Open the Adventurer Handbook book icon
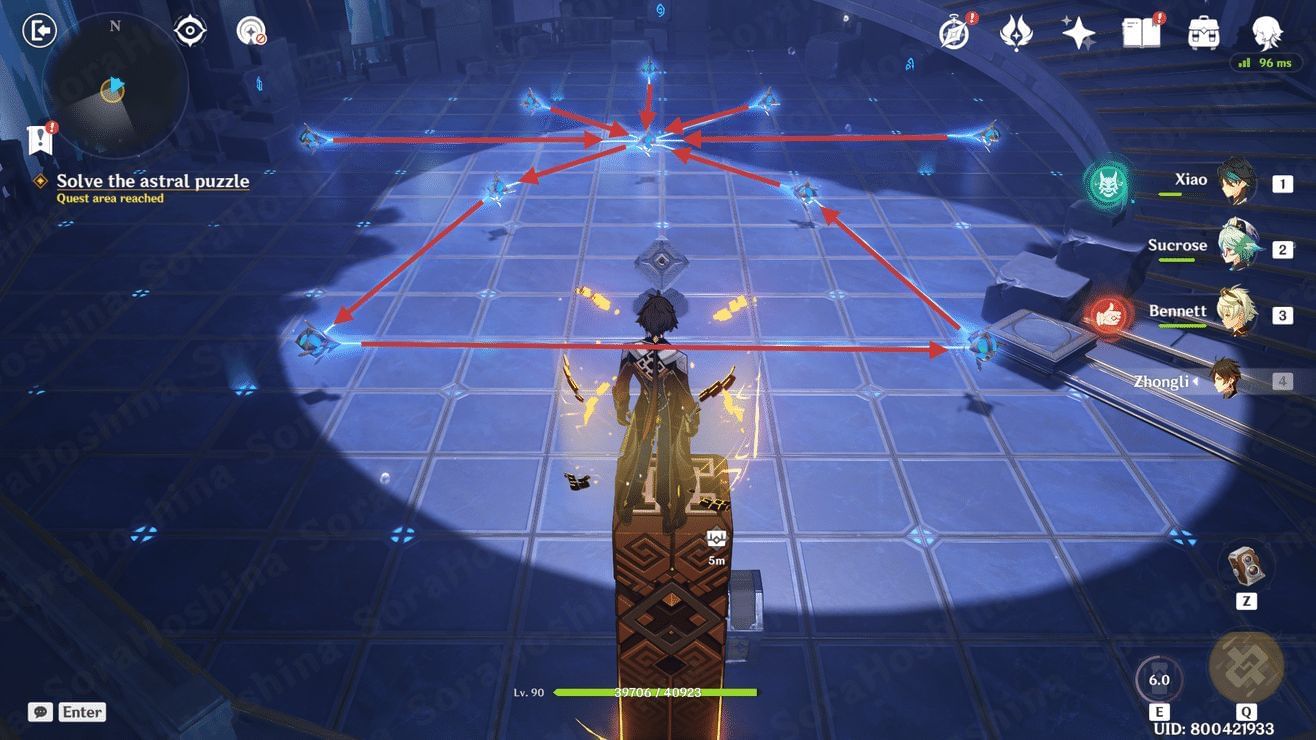 (1139, 32)
